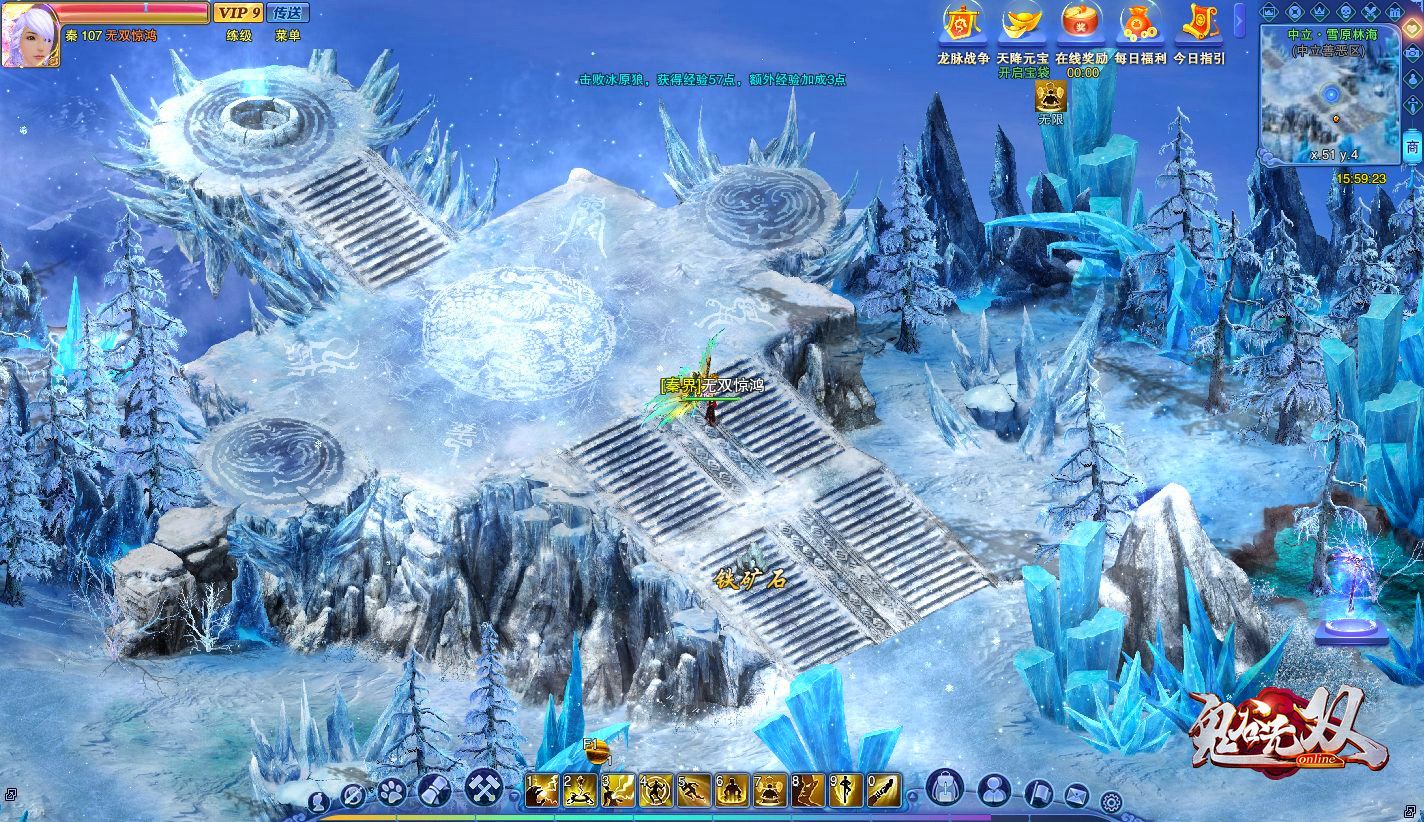Open the mail envelope icon
The height and width of the screenshot is (822, 1424).
click(x=1076, y=796)
